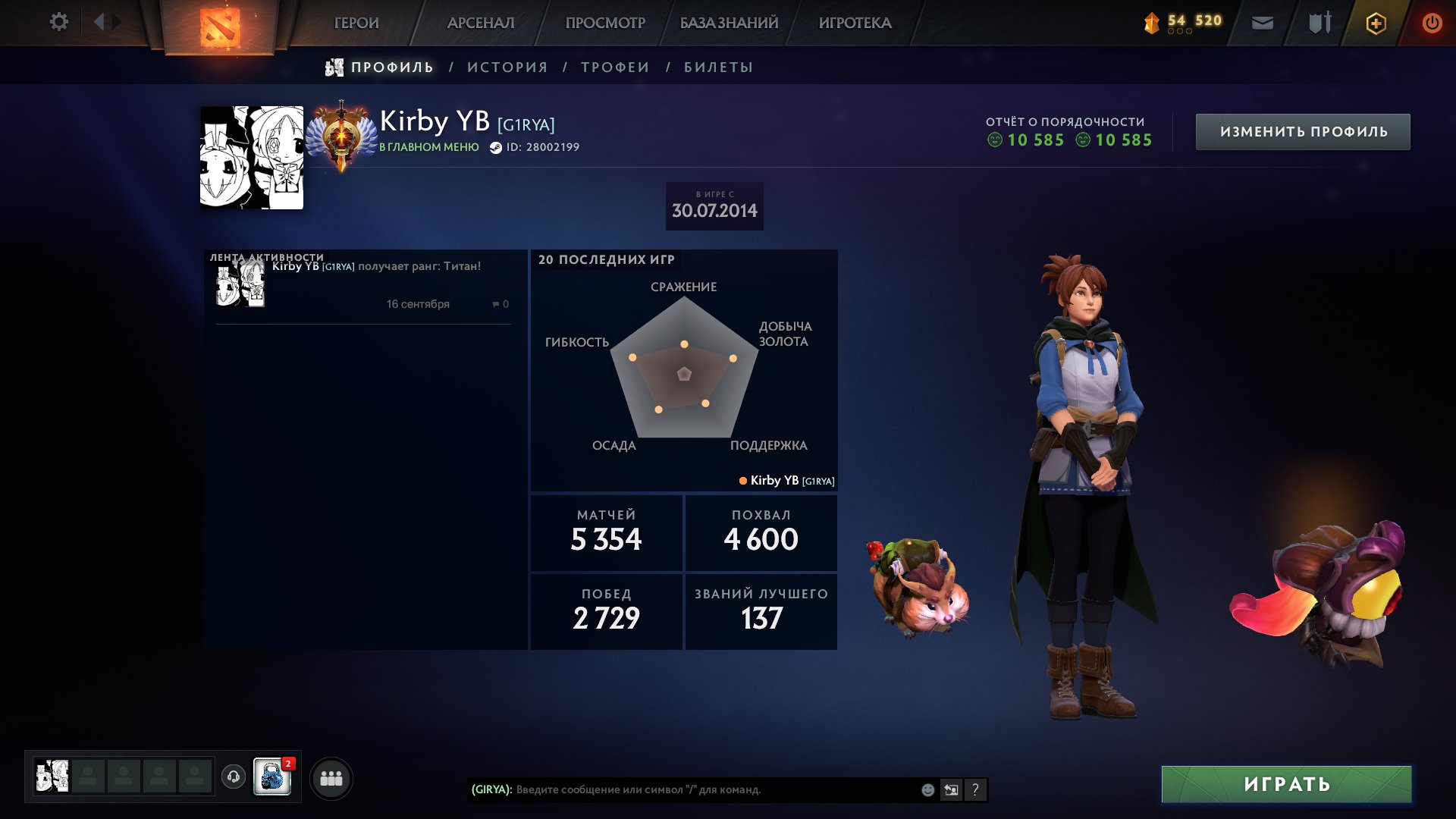Open the mail envelope icon

coord(1262,24)
